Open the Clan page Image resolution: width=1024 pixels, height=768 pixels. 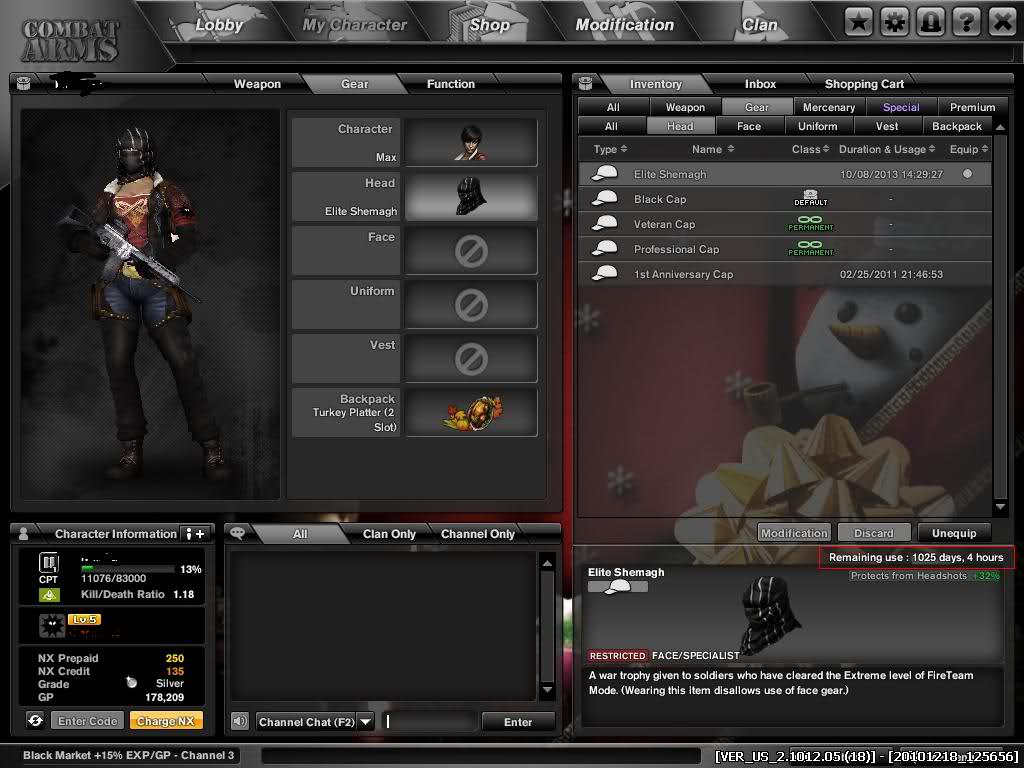click(759, 25)
